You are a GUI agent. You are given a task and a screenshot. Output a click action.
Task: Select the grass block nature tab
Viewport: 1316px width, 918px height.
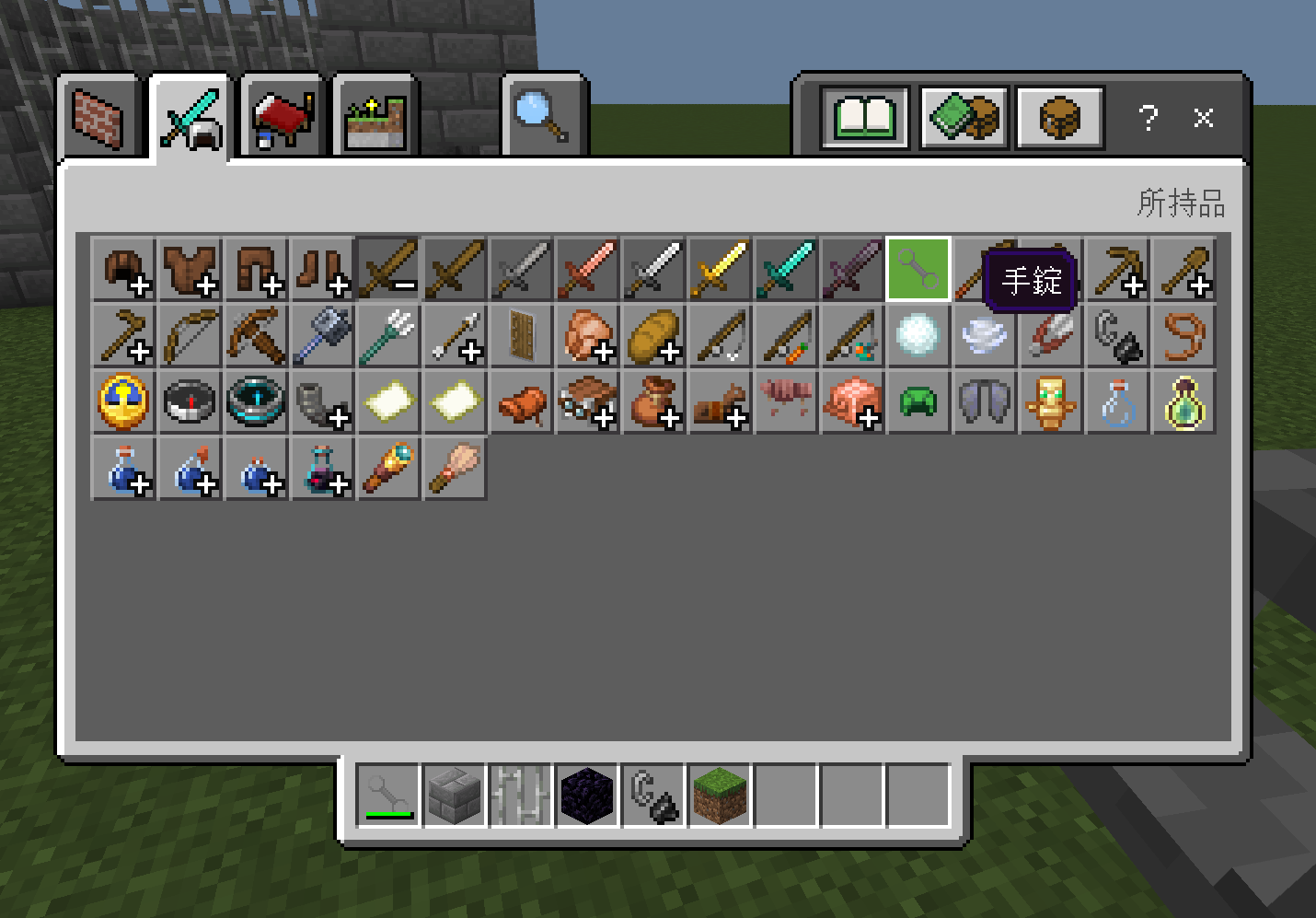pyautogui.click(x=375, y=118)
